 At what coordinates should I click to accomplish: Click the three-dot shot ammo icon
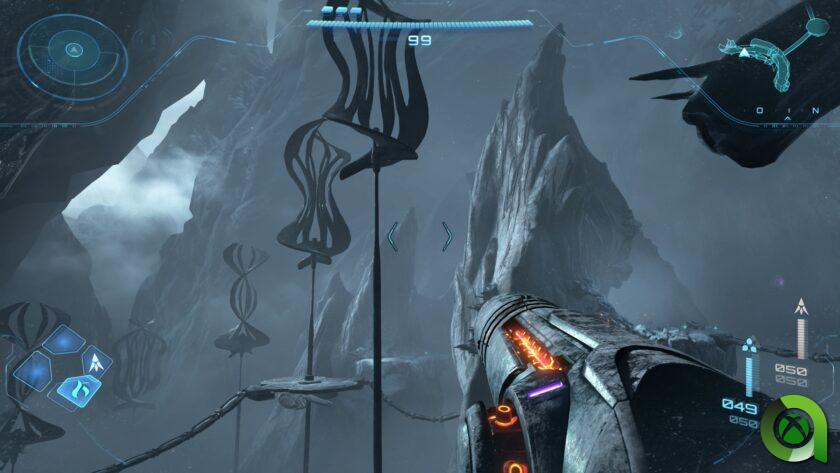(x=750, y=347)
